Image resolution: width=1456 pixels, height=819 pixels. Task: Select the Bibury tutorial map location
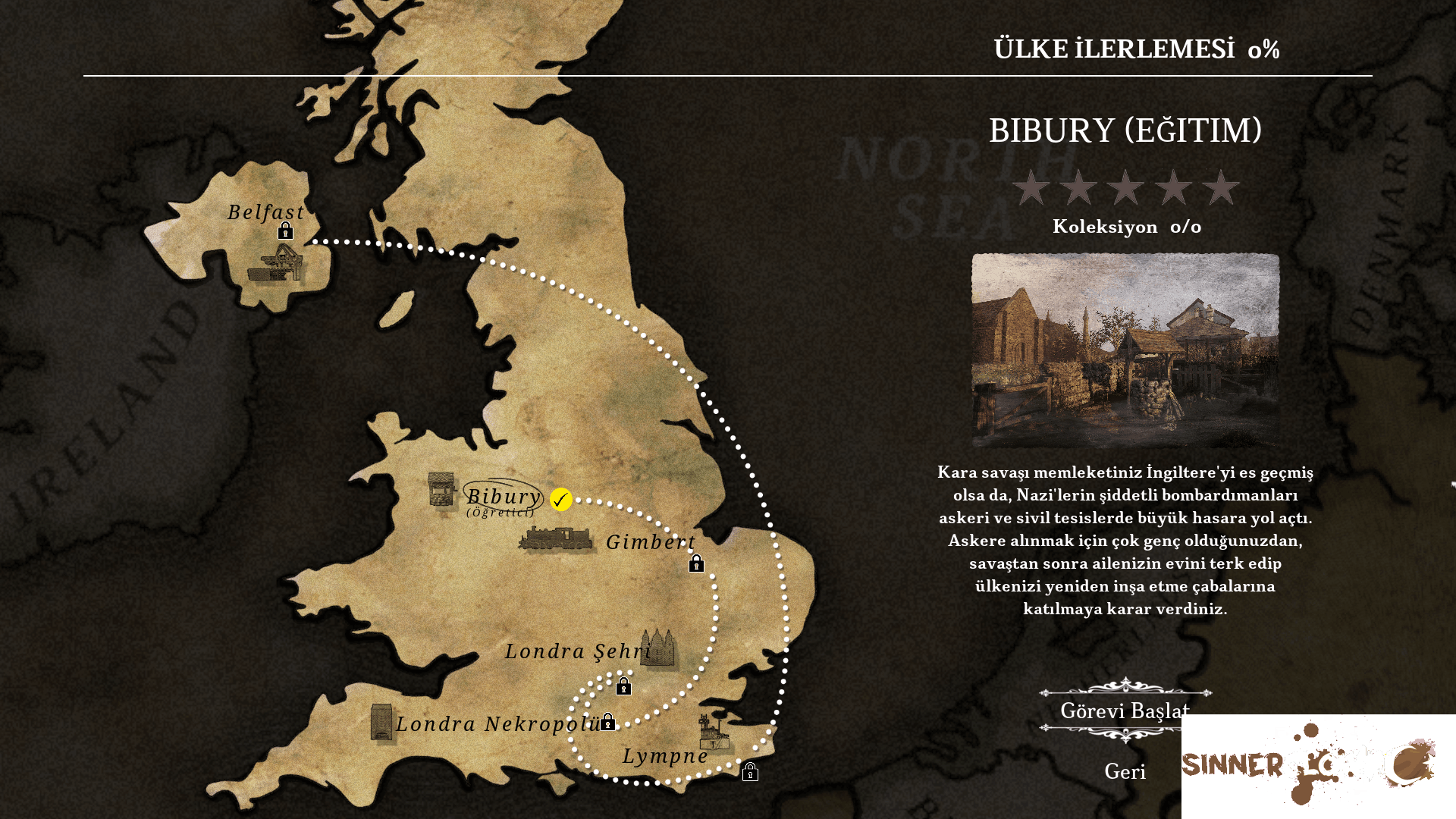[x=503, y=497]
